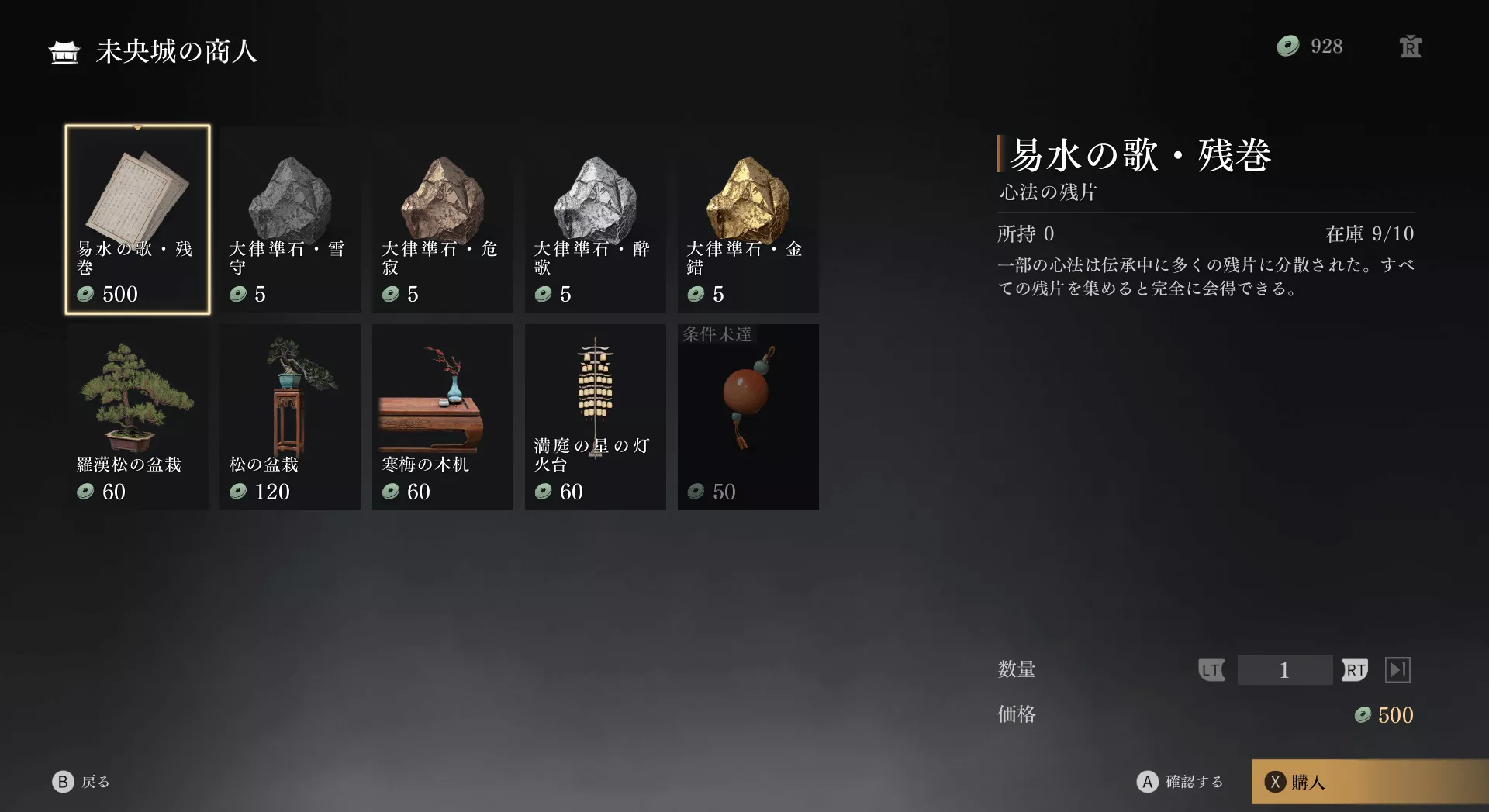Click the quantity field showing 1

pyautogui.click(x=1285, y=670)
